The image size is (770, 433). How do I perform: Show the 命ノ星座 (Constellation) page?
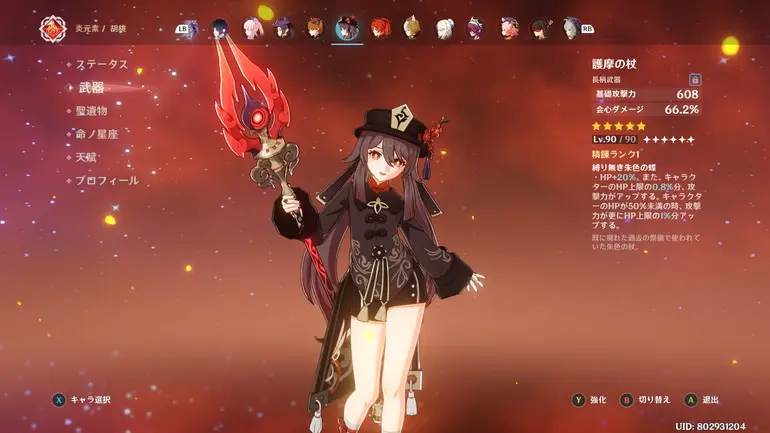pyautogui.click(x=100, y=134)
